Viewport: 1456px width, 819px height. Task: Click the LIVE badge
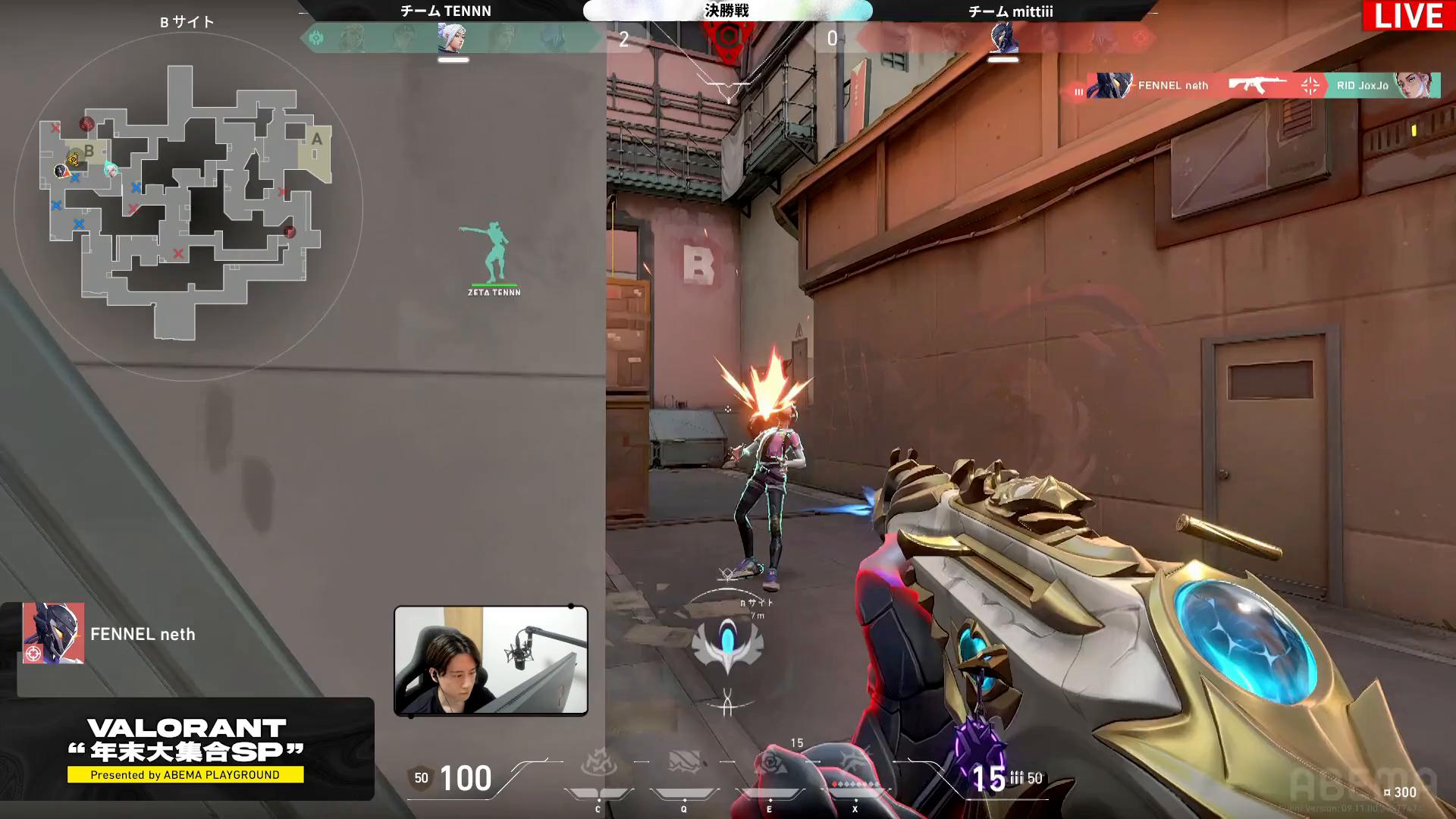tap(1408, 15)
